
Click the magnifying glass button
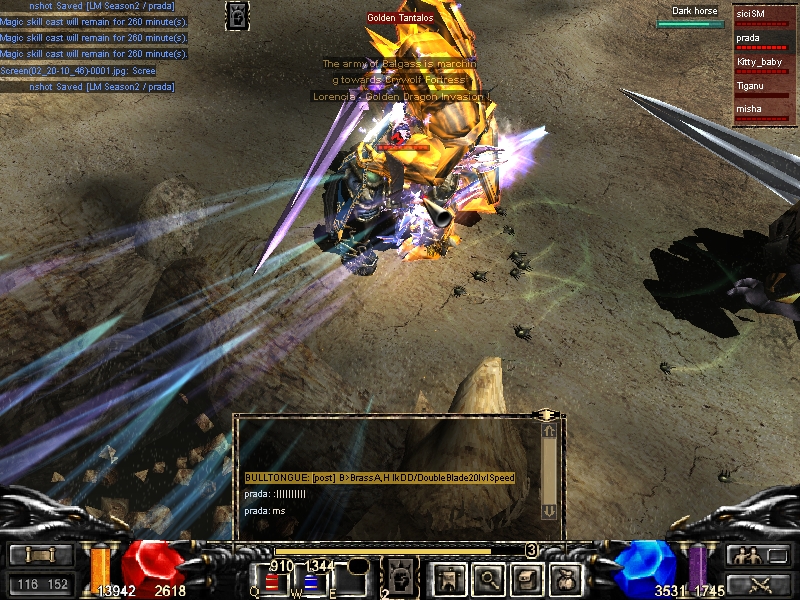click(x=486, y=577)
